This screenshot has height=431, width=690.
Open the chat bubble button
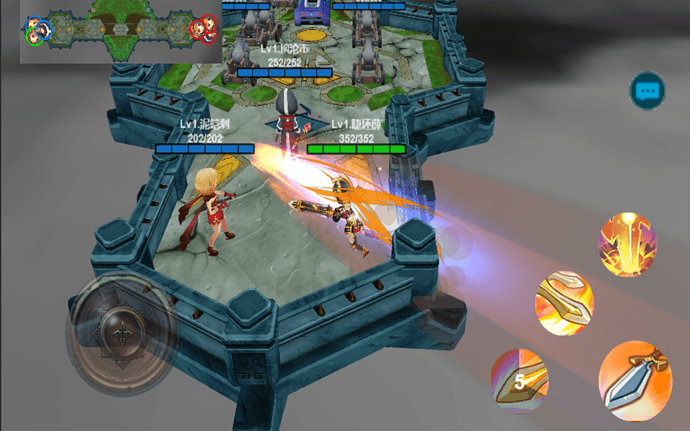[647, 91]
